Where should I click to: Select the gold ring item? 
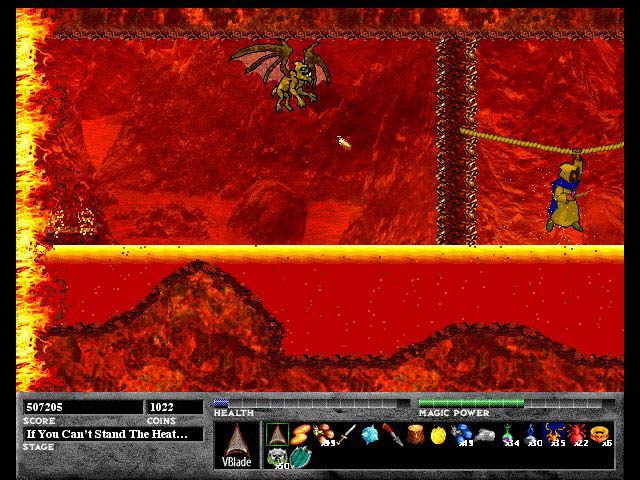click(600, 435)
